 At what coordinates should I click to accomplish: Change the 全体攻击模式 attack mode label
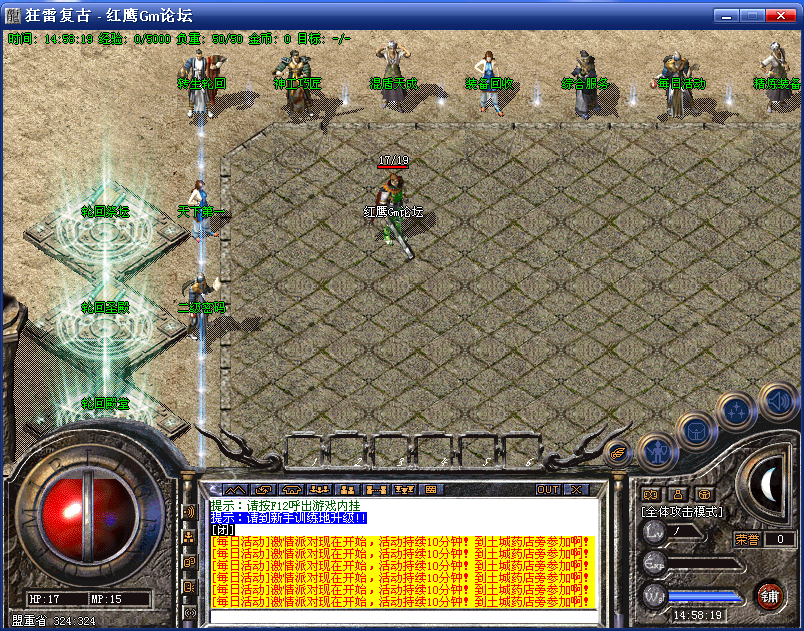click(681, 511)
